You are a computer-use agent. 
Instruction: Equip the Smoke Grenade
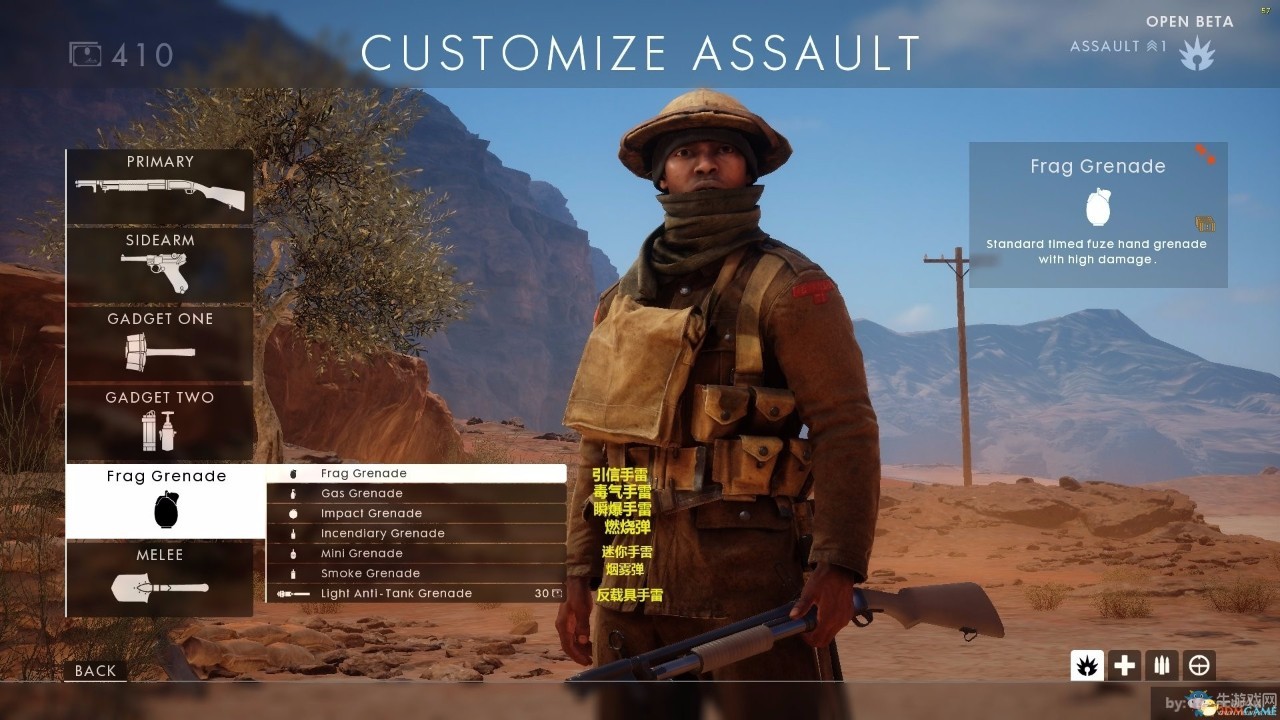416,573
